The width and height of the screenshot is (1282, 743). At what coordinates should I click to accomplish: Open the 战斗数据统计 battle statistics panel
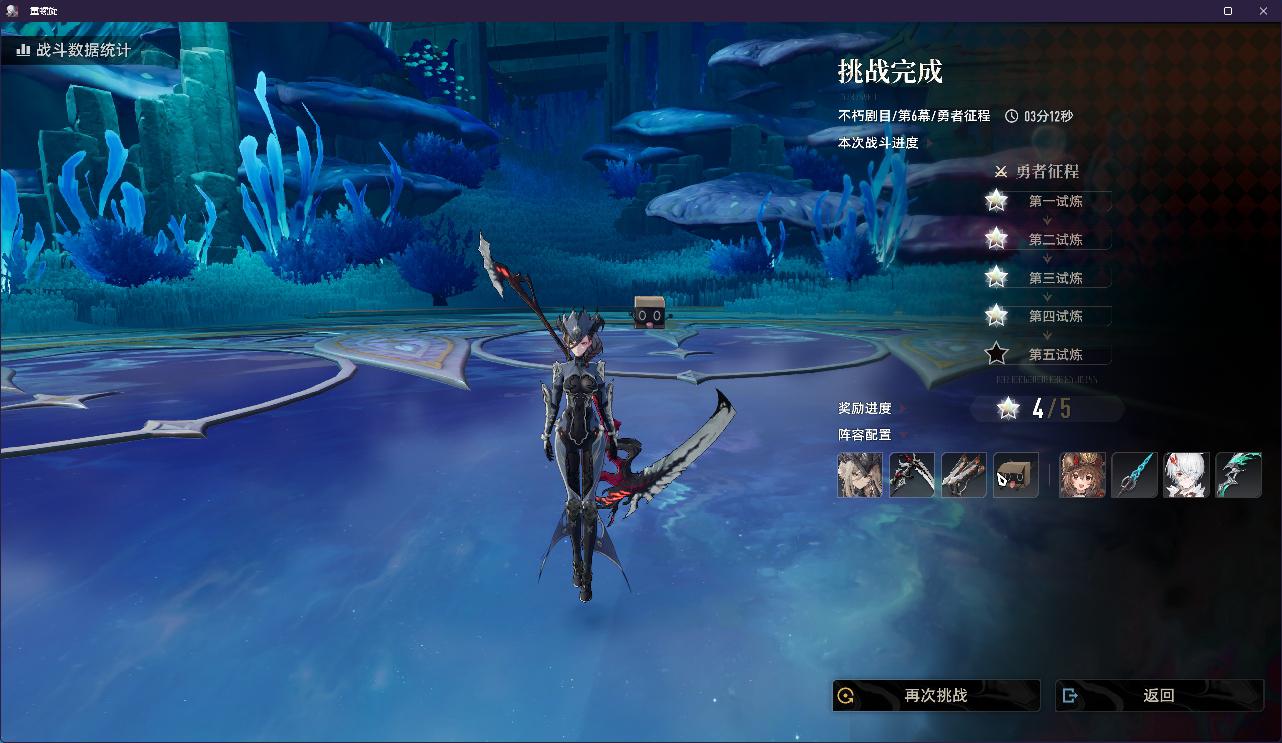tap(74, 50)
